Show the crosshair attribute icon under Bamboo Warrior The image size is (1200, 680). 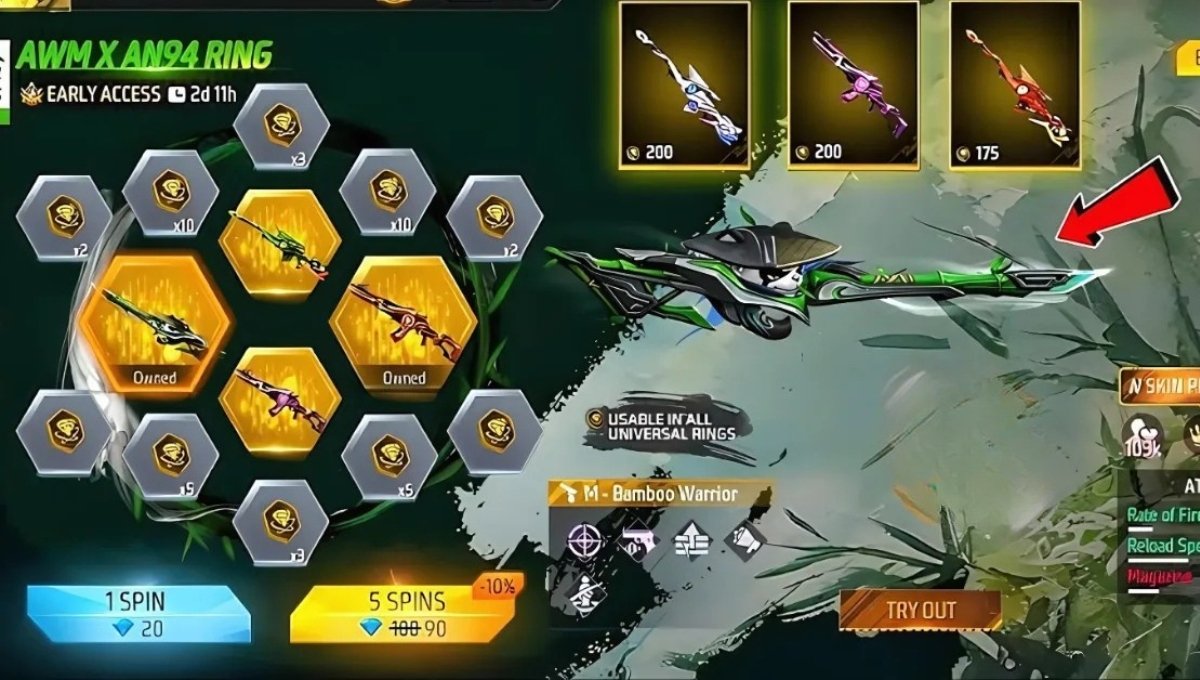584,541
